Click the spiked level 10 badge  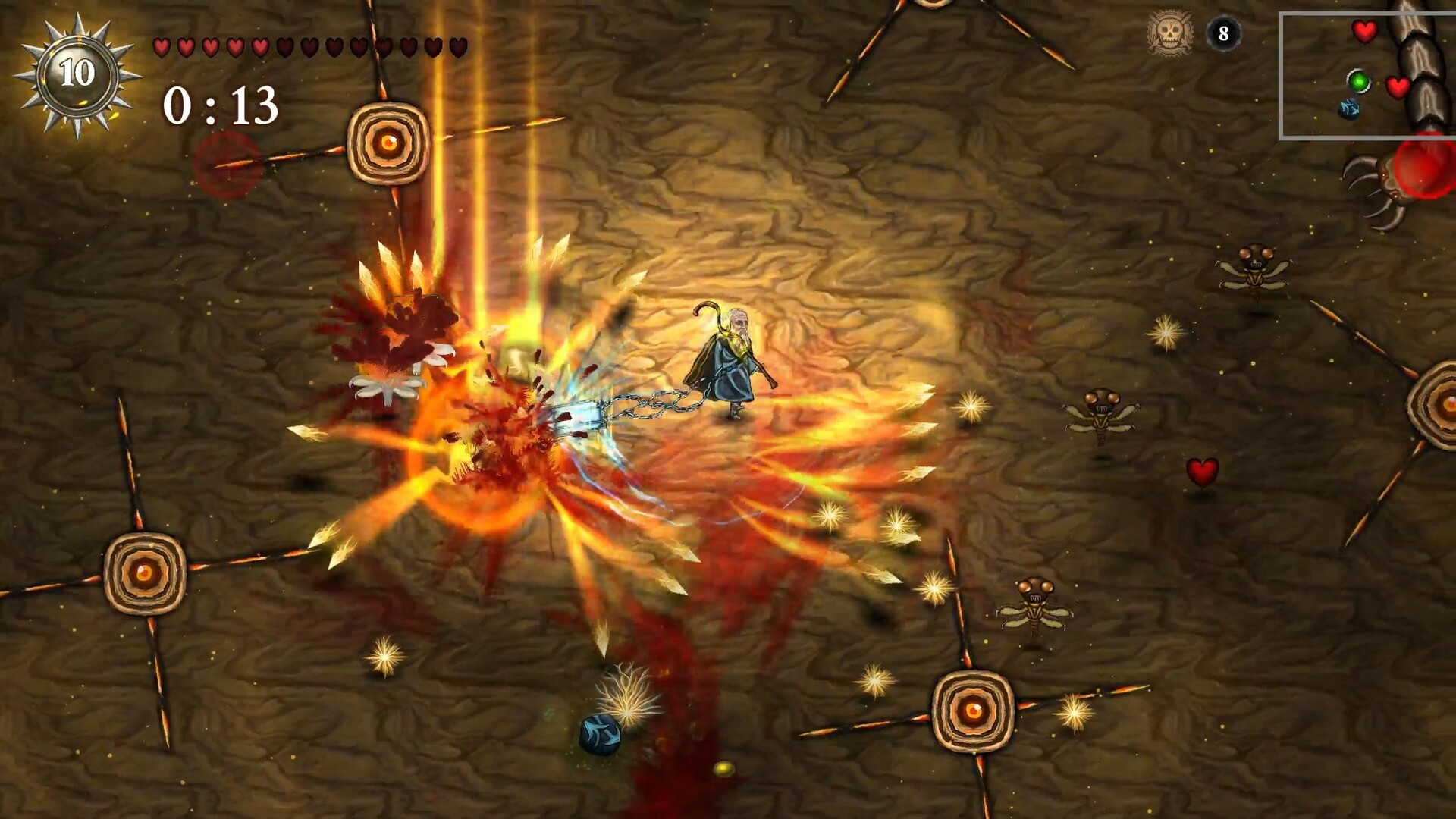click(77, 74)
